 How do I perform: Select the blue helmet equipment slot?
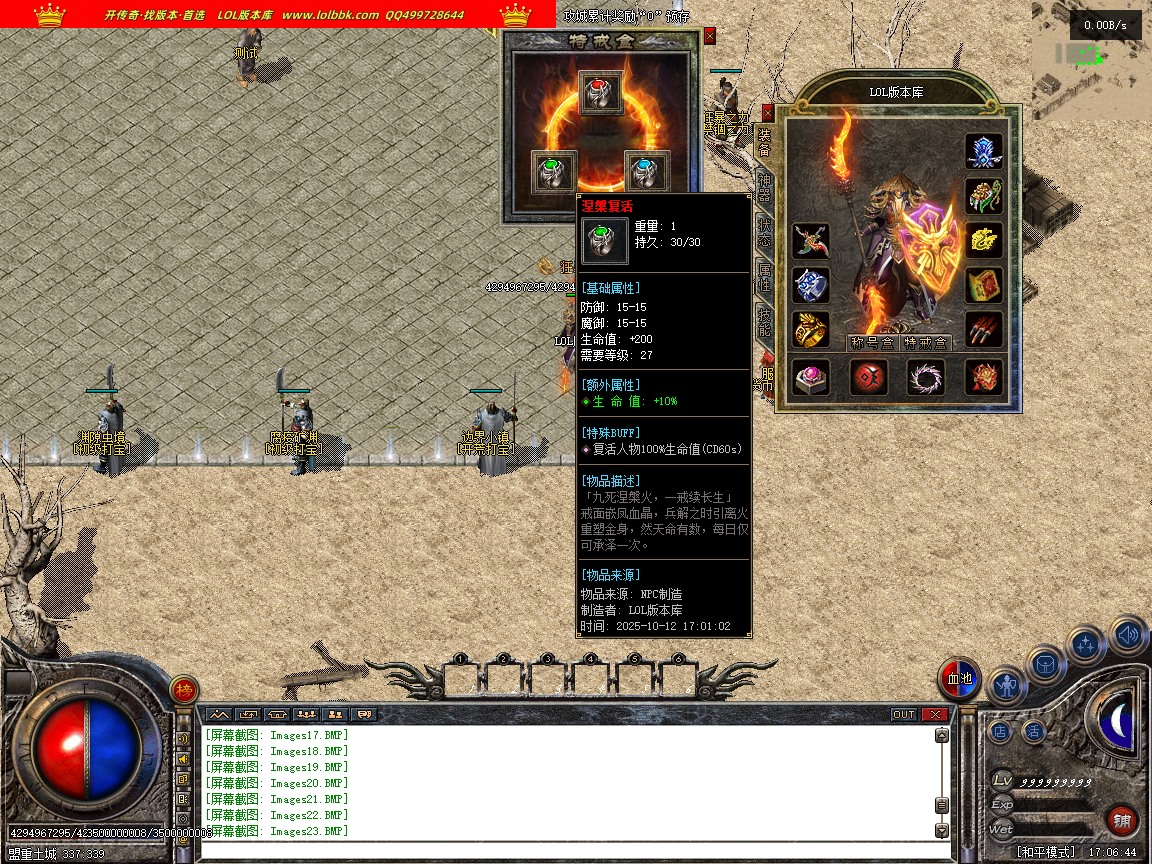tap(984, 152)
